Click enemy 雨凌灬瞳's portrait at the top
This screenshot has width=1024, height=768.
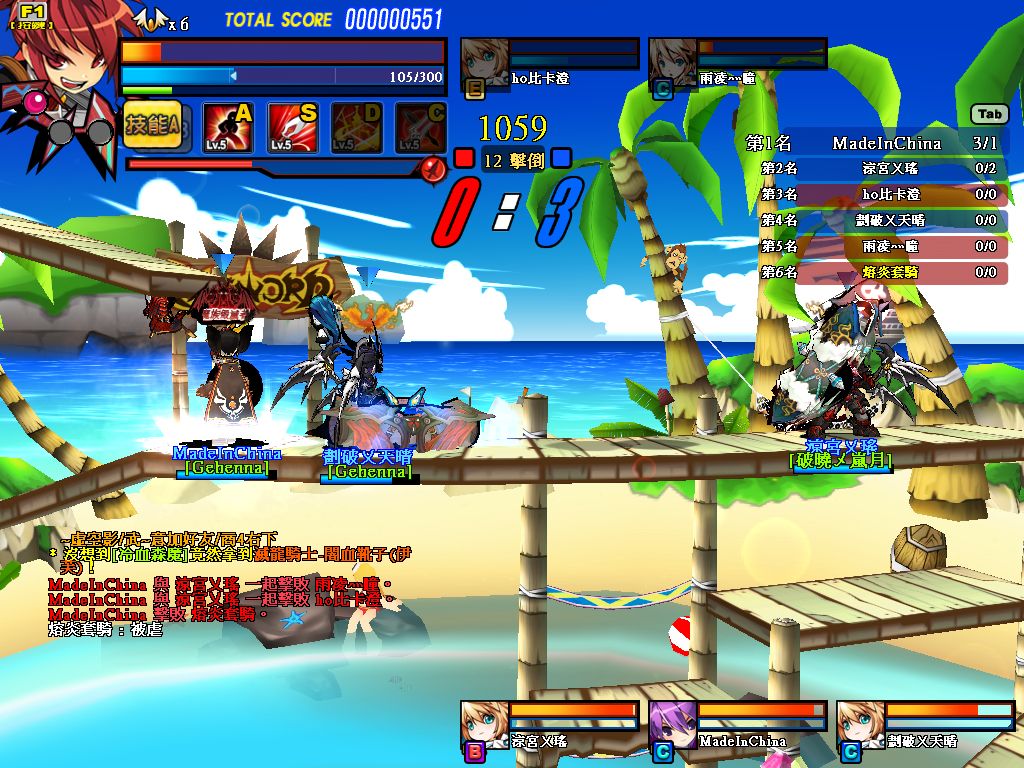click(672, 66)
